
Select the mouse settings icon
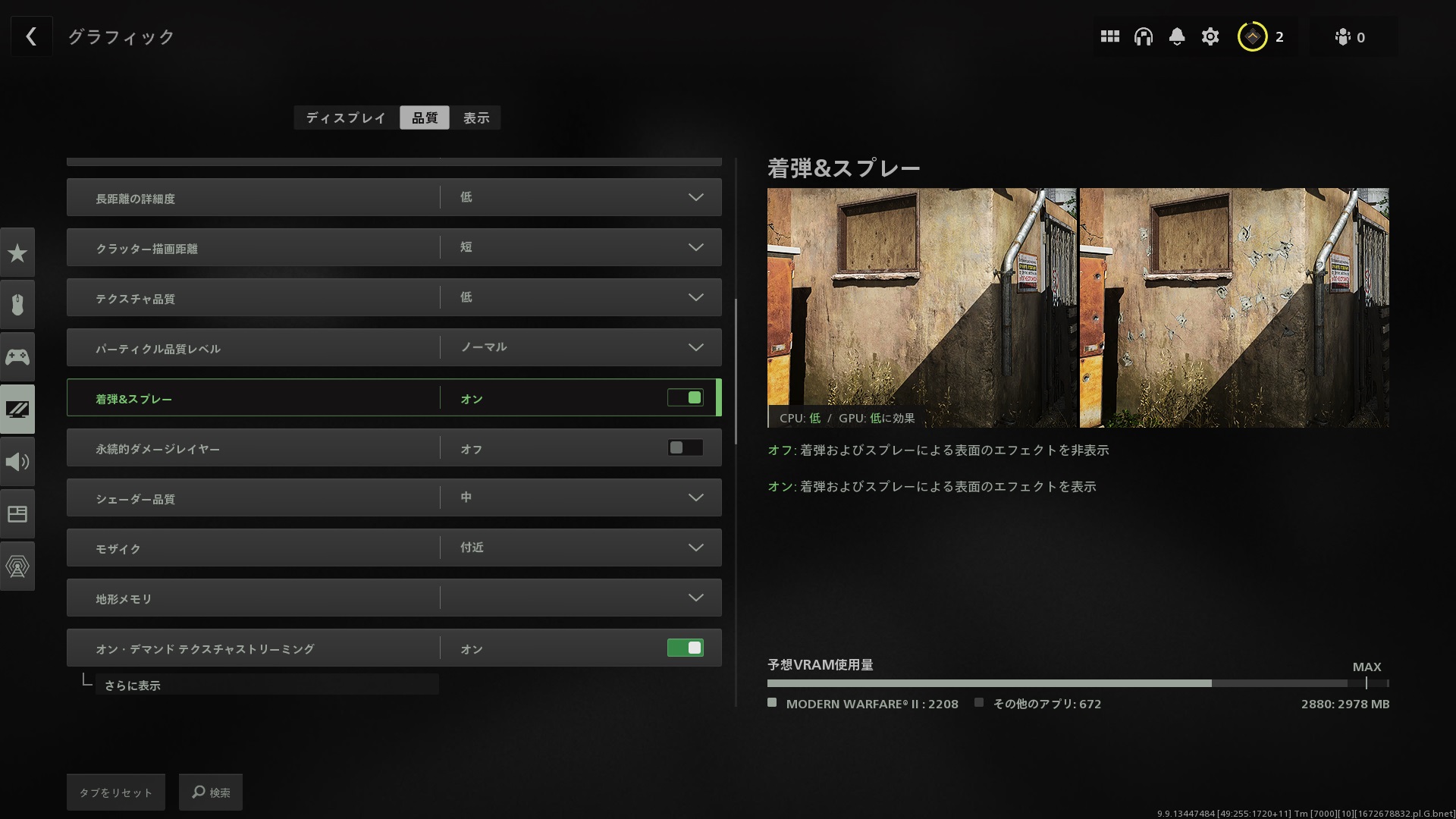coord(17,304)
